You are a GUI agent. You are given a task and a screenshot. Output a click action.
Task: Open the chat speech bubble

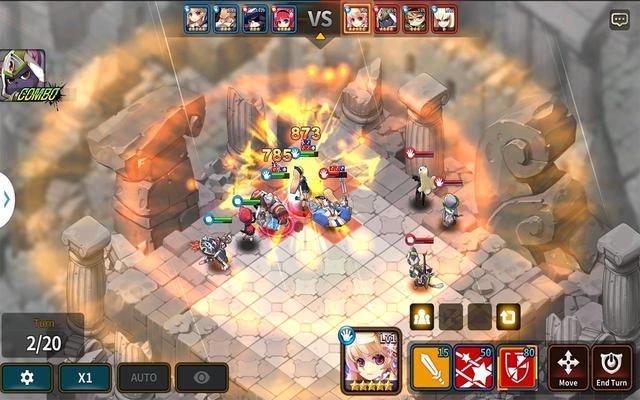[x=620, y=19]
